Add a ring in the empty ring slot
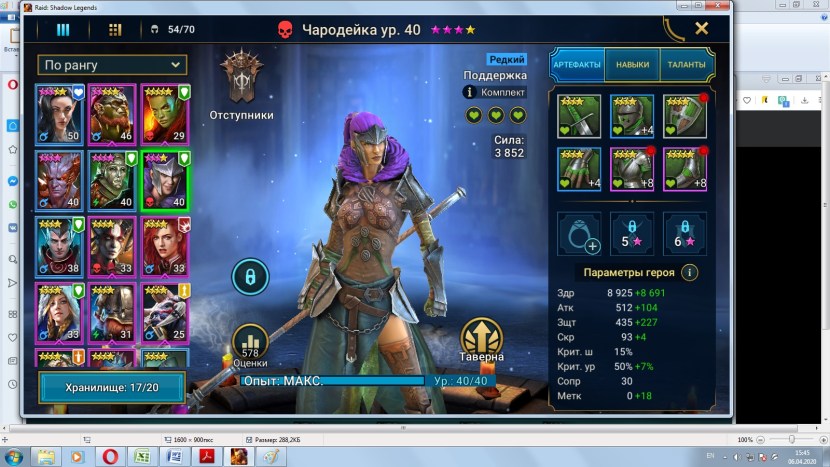The width and height of the screenshot is (830, 467). (x=579, y=232)
